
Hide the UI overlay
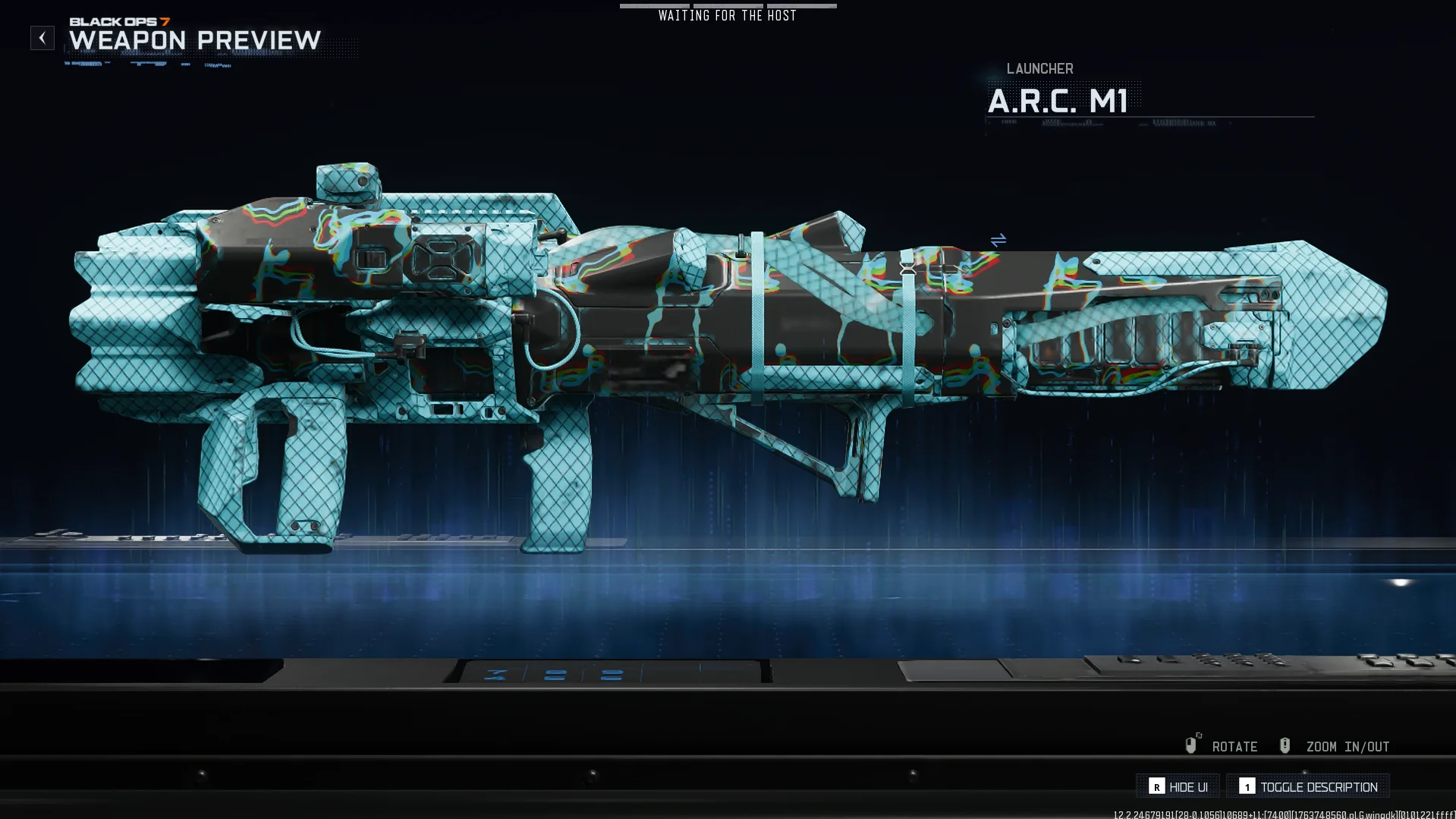[1178, 786]
